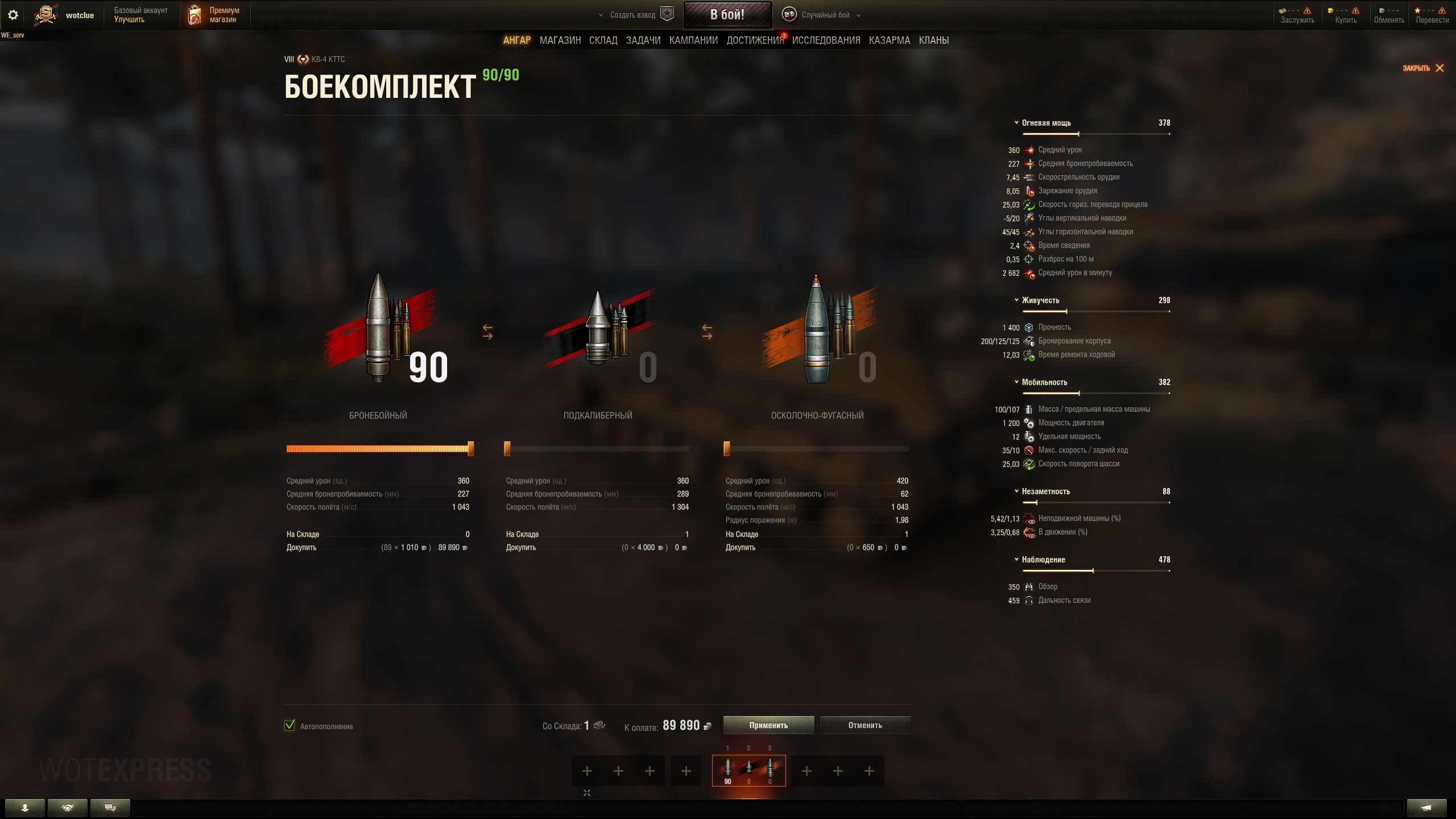Screen dimensions: 1456x819
Task: Open the "Казарма" barracks tab
Action: coord(889,40)
